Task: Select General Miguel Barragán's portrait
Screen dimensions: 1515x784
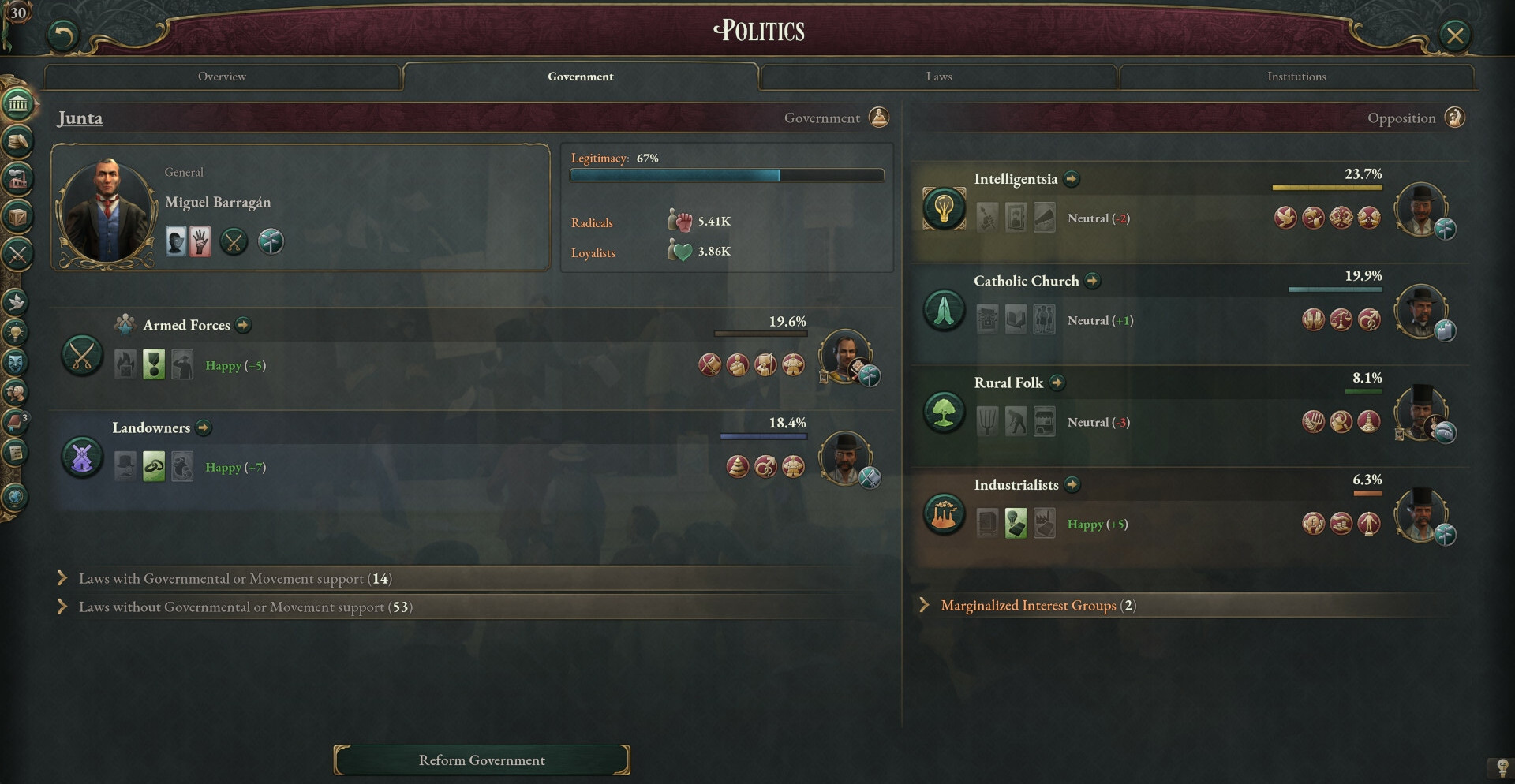Action: pyautogui.click(x=106, y=209)
